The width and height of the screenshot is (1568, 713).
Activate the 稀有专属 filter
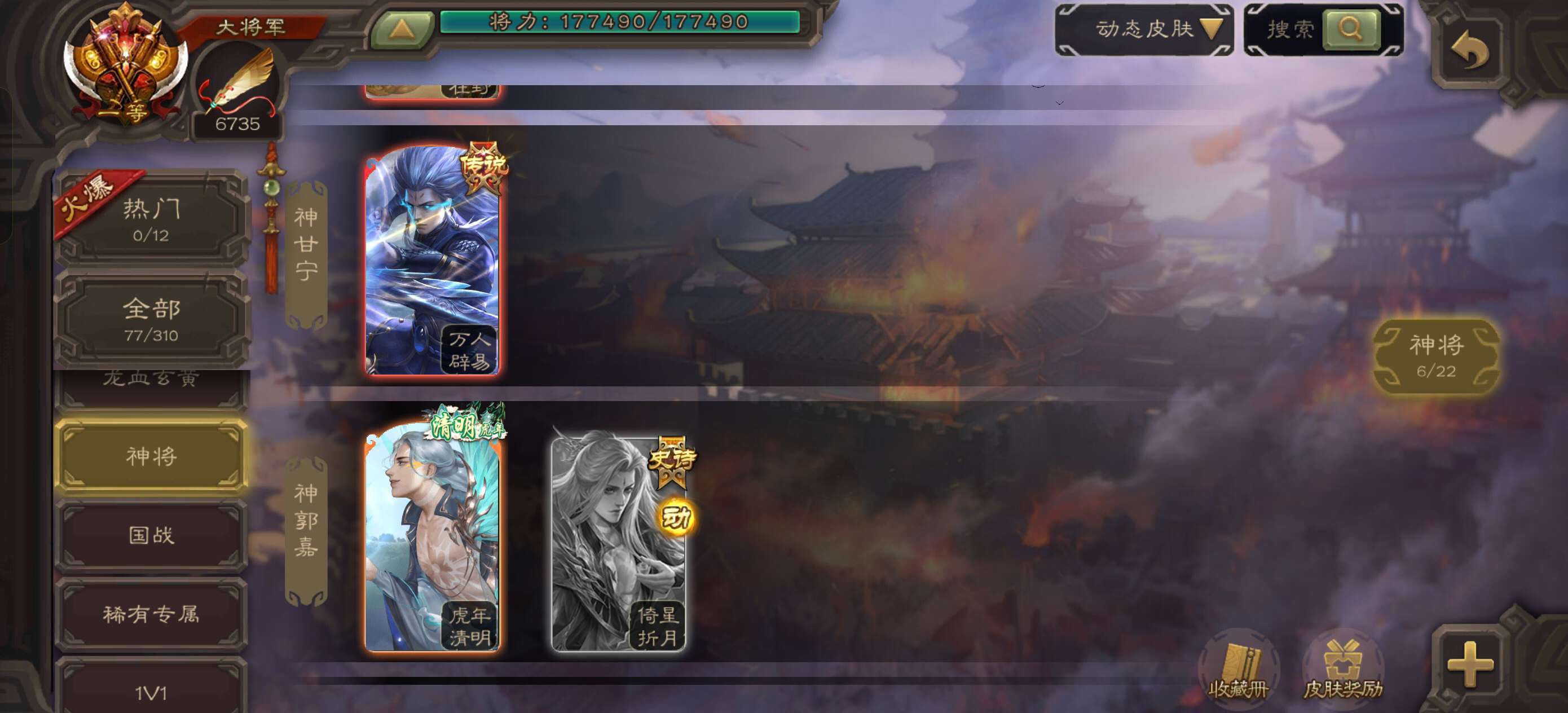[x=151, y=615]
